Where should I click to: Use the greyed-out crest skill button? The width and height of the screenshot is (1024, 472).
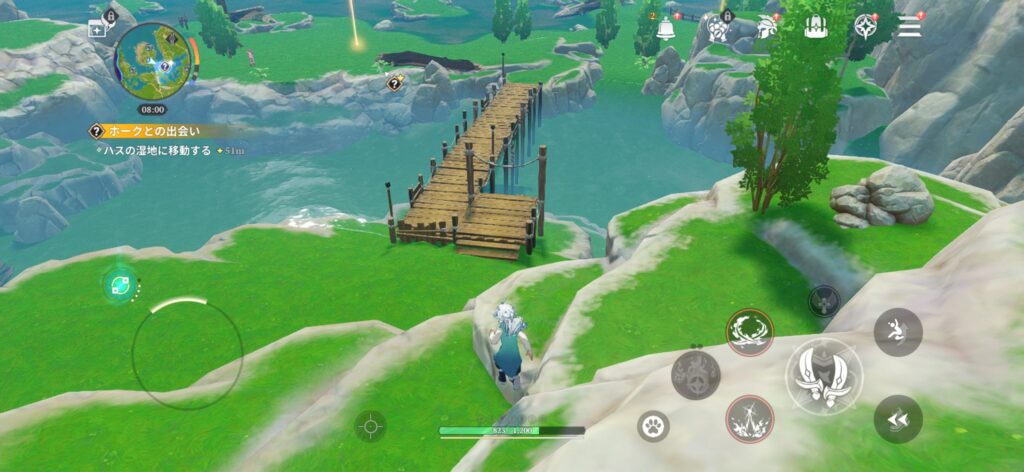coord(695,375)
